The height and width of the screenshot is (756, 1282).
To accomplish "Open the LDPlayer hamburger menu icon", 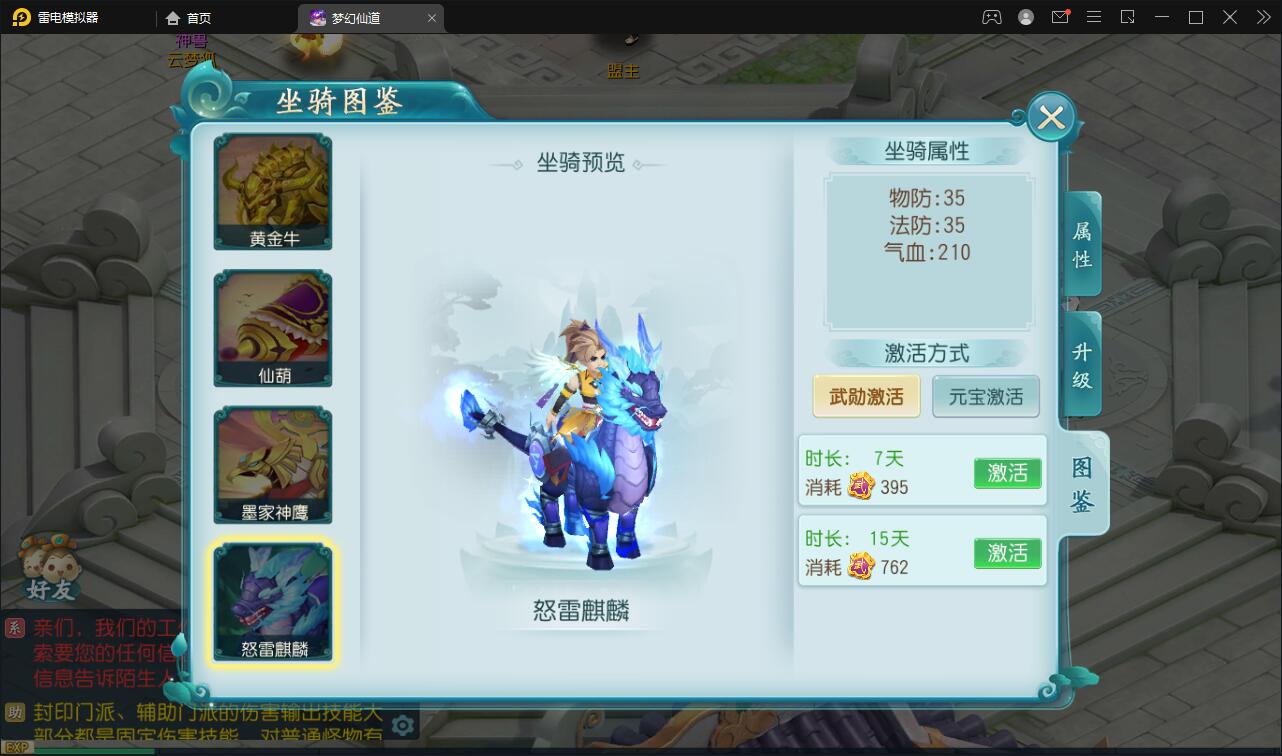I will click(1094, 17).
